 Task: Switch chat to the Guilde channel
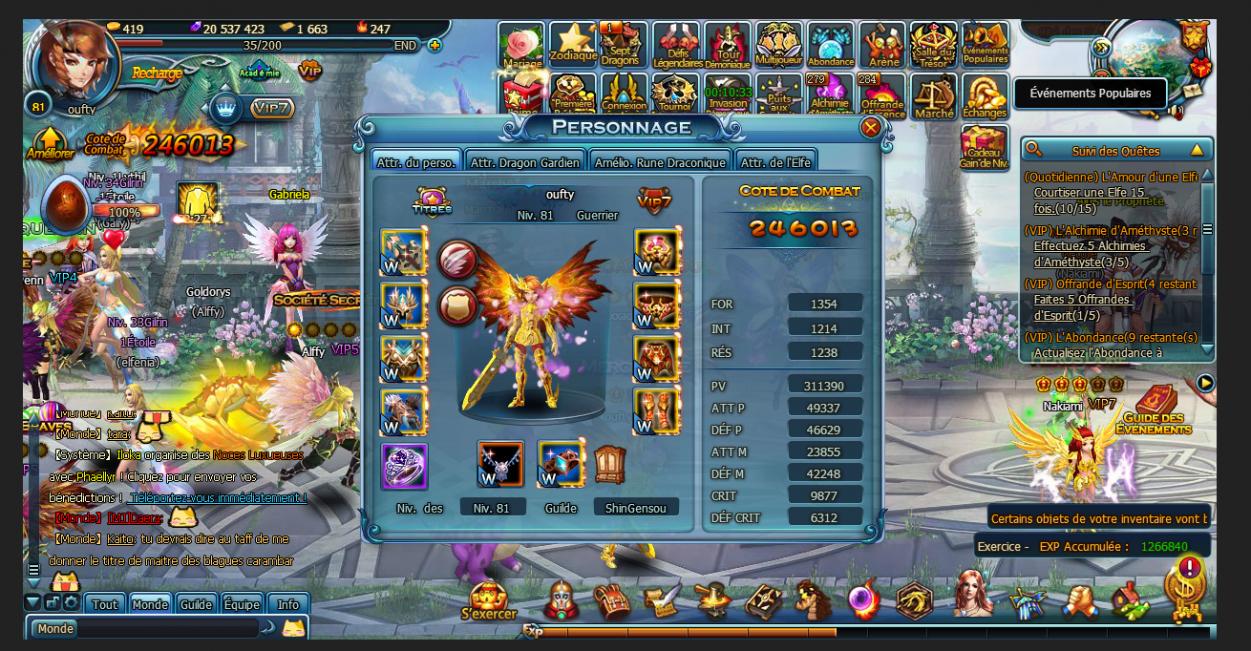tap(196, 604)
